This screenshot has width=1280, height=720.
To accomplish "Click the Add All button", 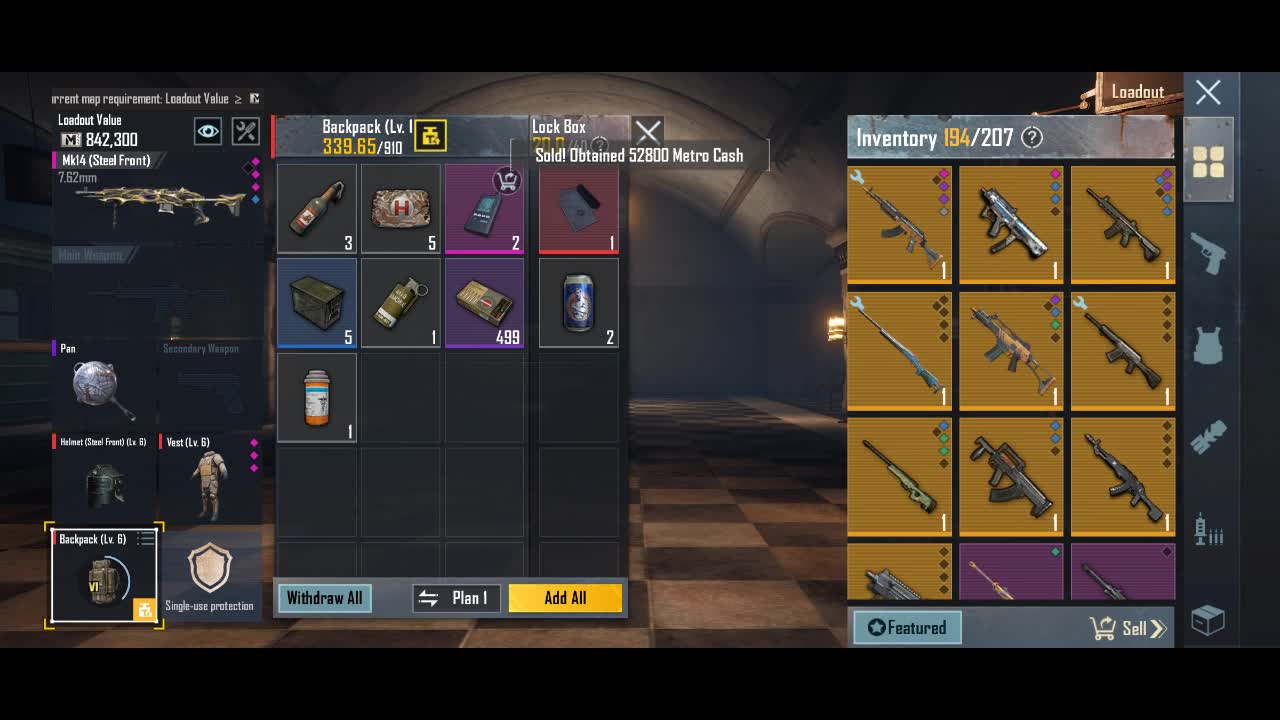I will tap(565, 598).
